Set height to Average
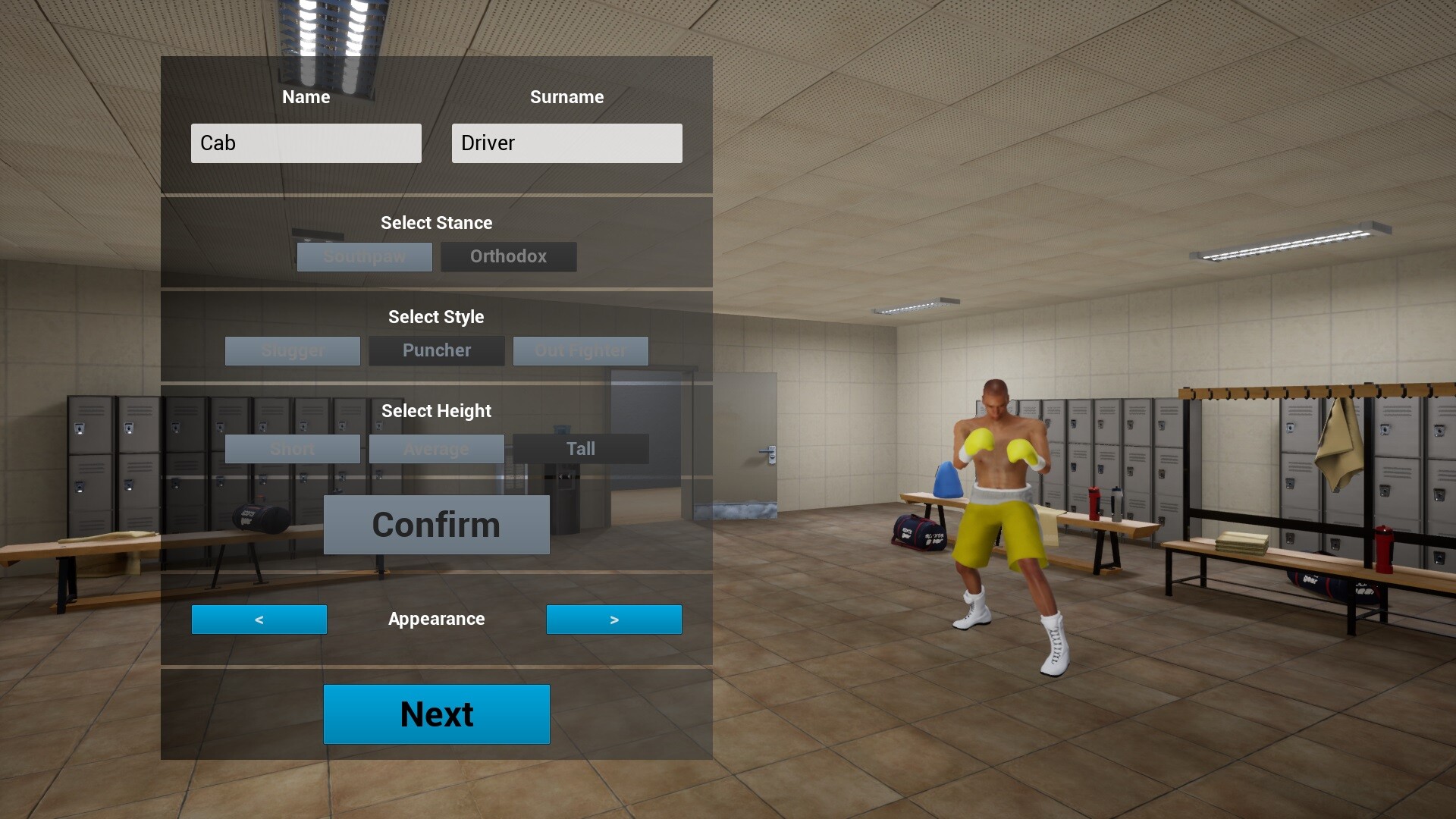Viewport: 1456px width, 819px height. point(436,448)
